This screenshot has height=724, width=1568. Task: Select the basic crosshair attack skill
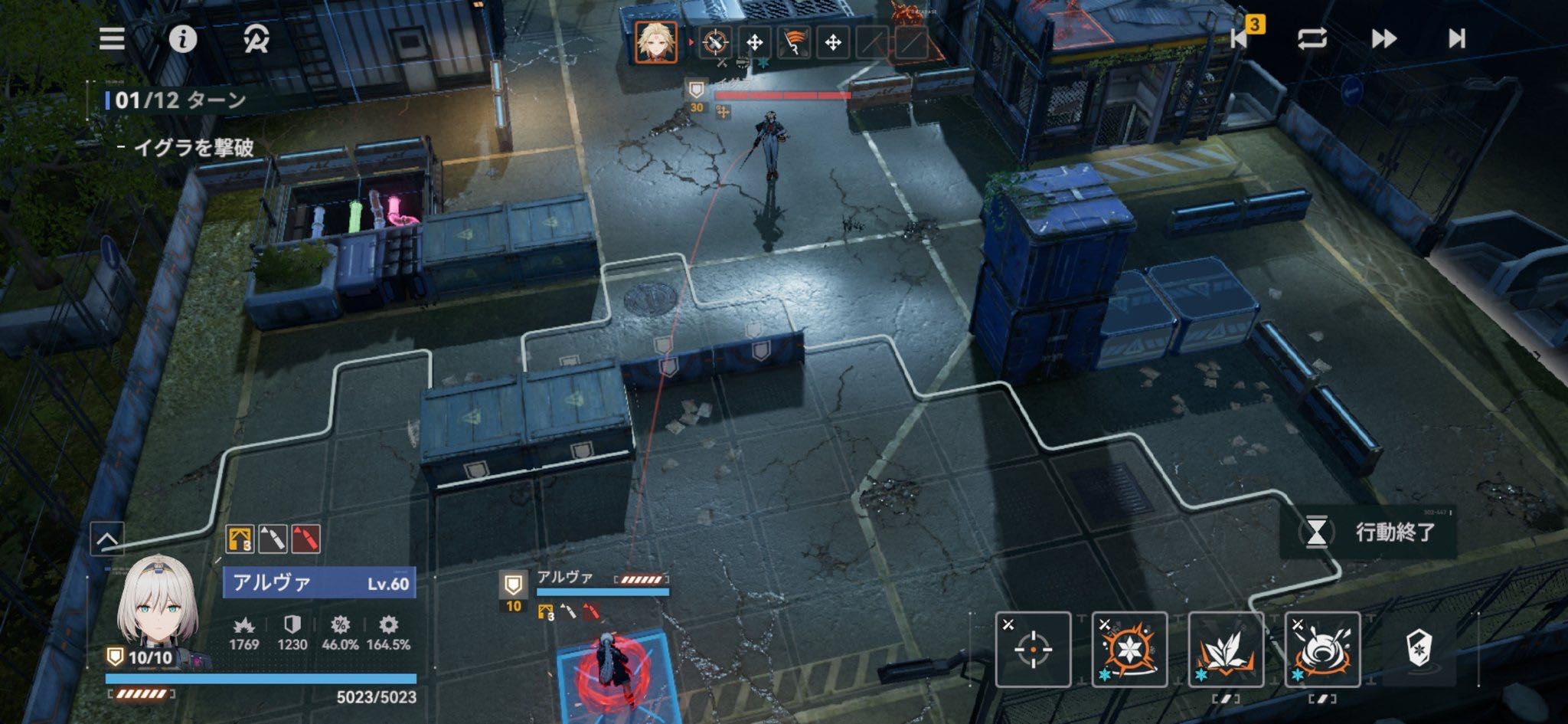point(1033,650)
